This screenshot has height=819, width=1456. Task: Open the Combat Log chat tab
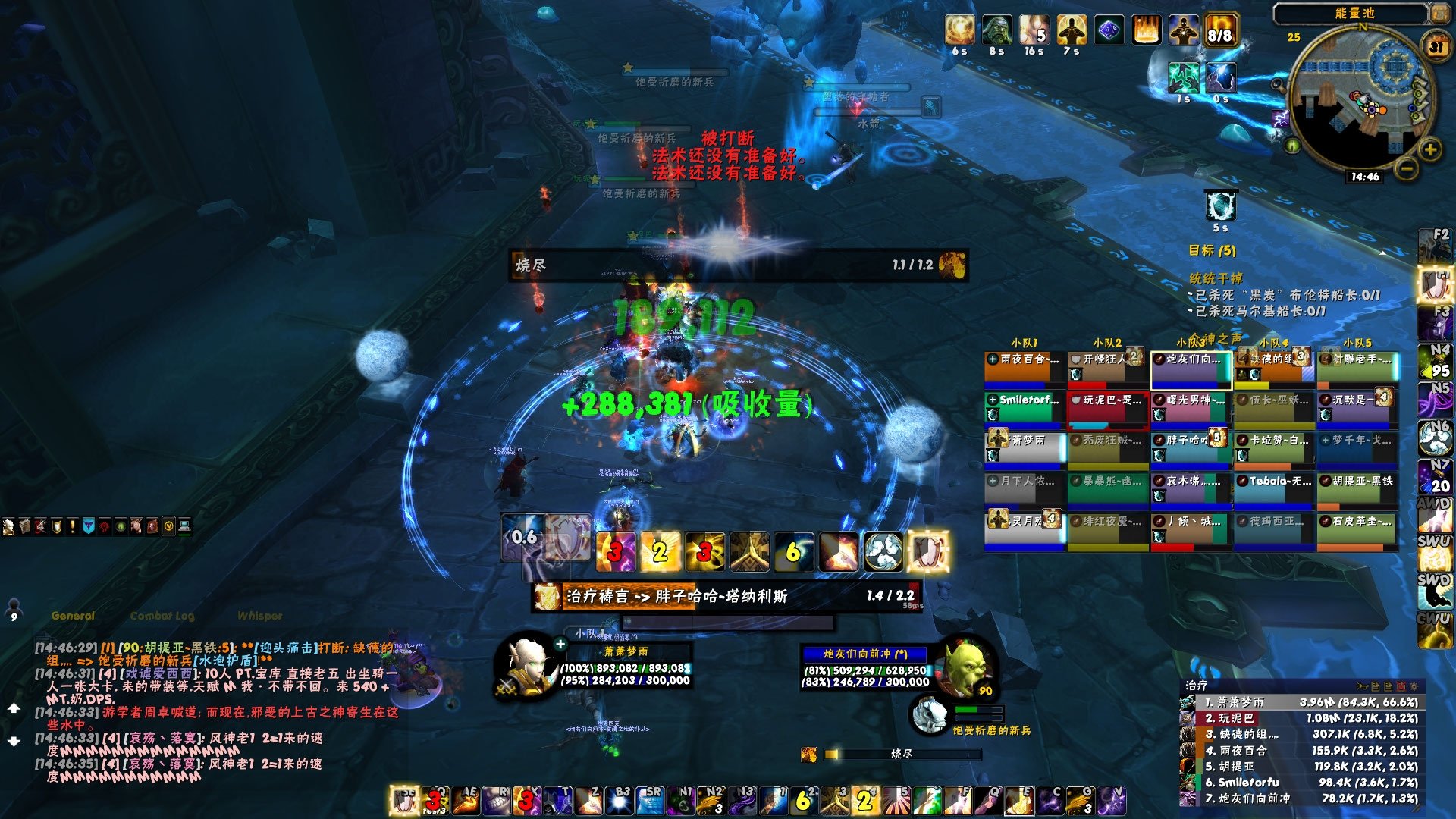coord(162,616)
